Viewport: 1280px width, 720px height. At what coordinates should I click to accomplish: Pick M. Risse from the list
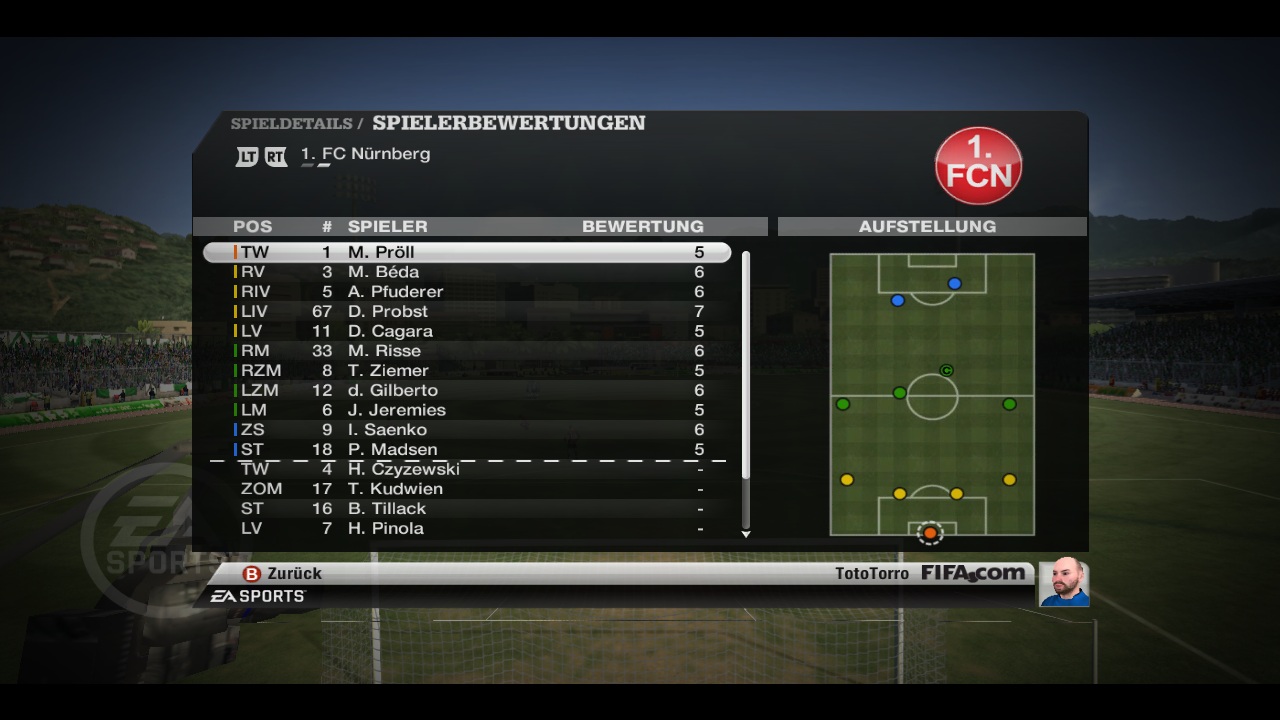point(467,351)
